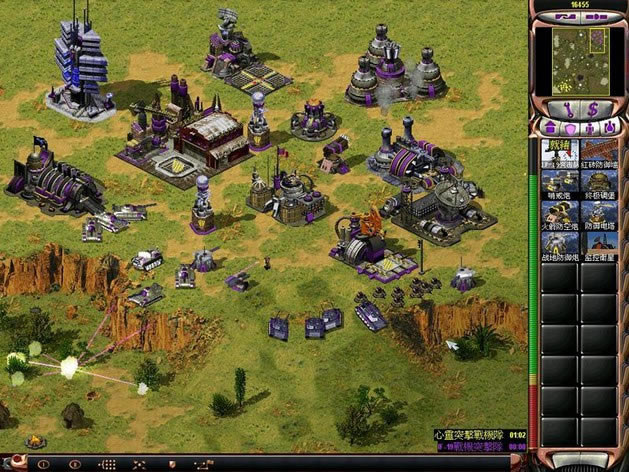Switch to the defenses shield tab
This screenshot has height=472, width=629.
569,128
